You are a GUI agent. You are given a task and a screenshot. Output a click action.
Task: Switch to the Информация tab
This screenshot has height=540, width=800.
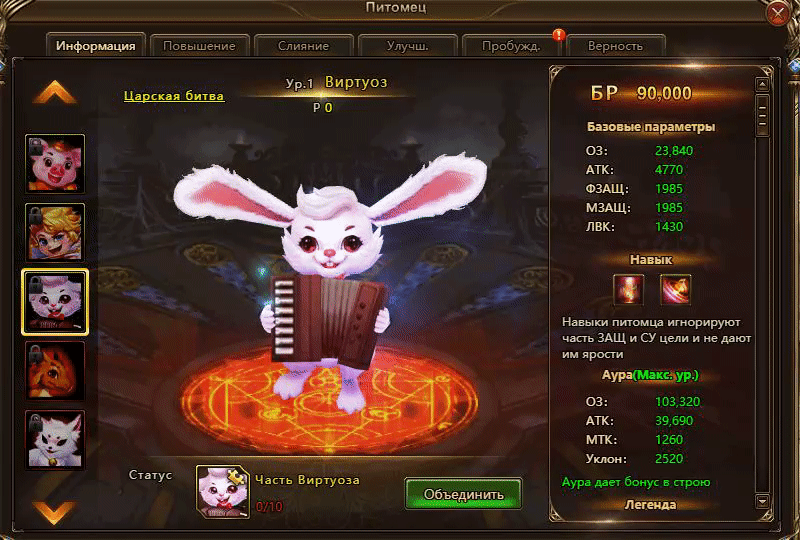96,46
